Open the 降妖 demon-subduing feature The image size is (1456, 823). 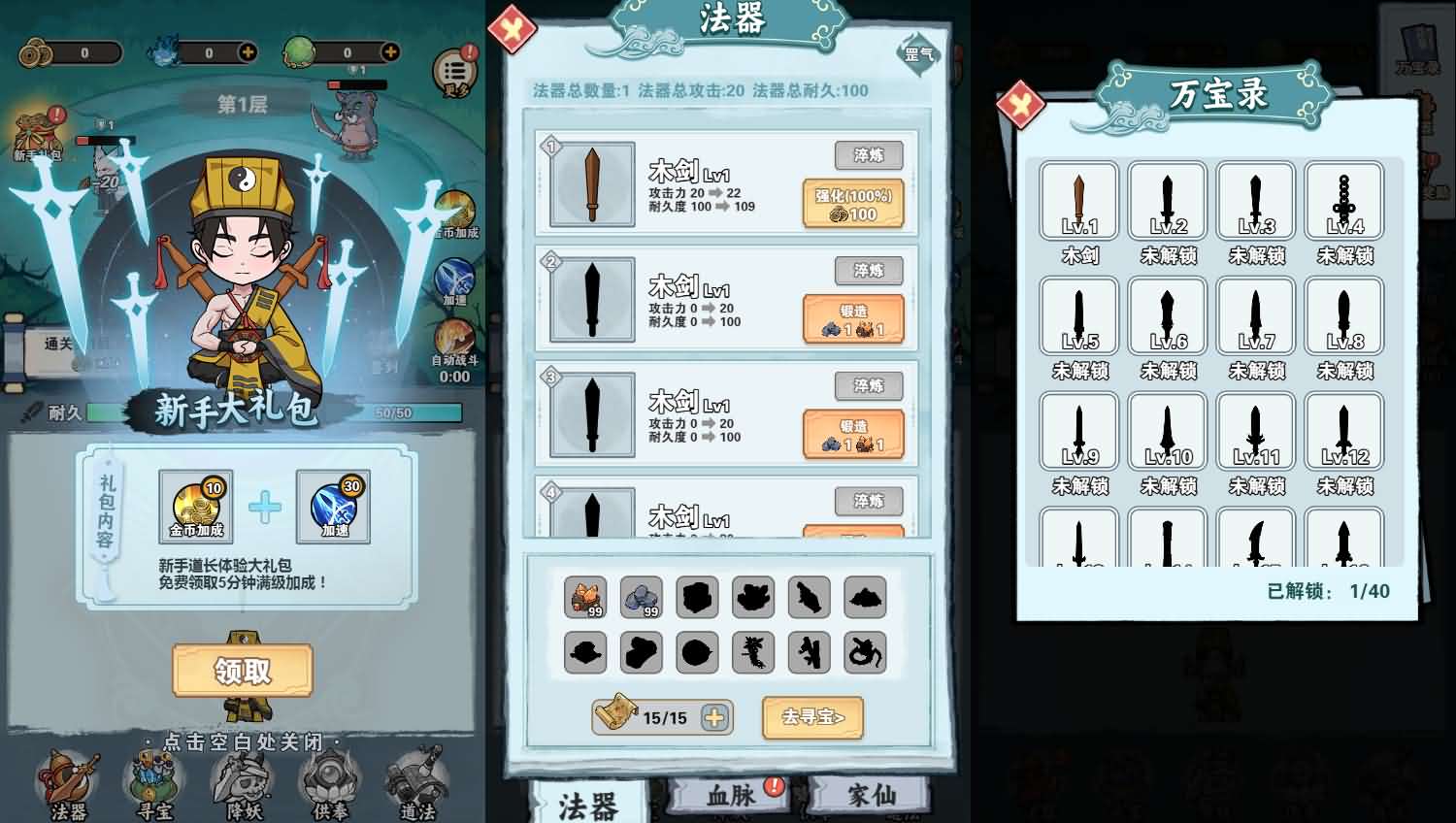pyautogui.click(x=241, y=781)
